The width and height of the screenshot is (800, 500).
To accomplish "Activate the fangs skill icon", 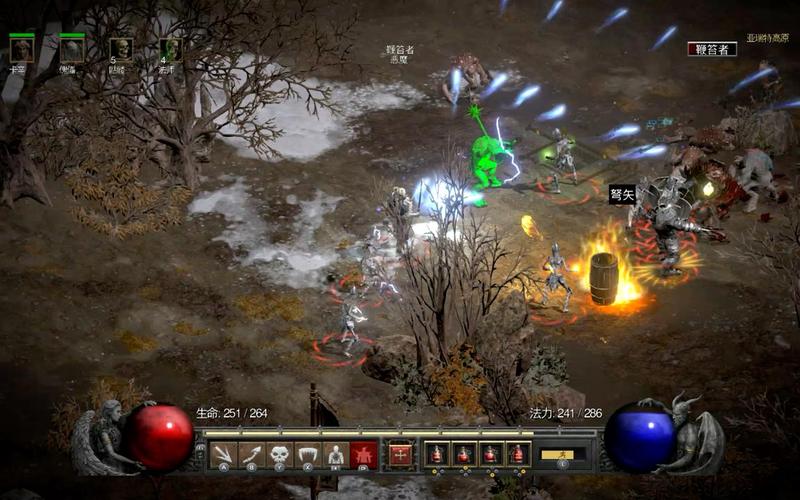I will click(308, 454).
